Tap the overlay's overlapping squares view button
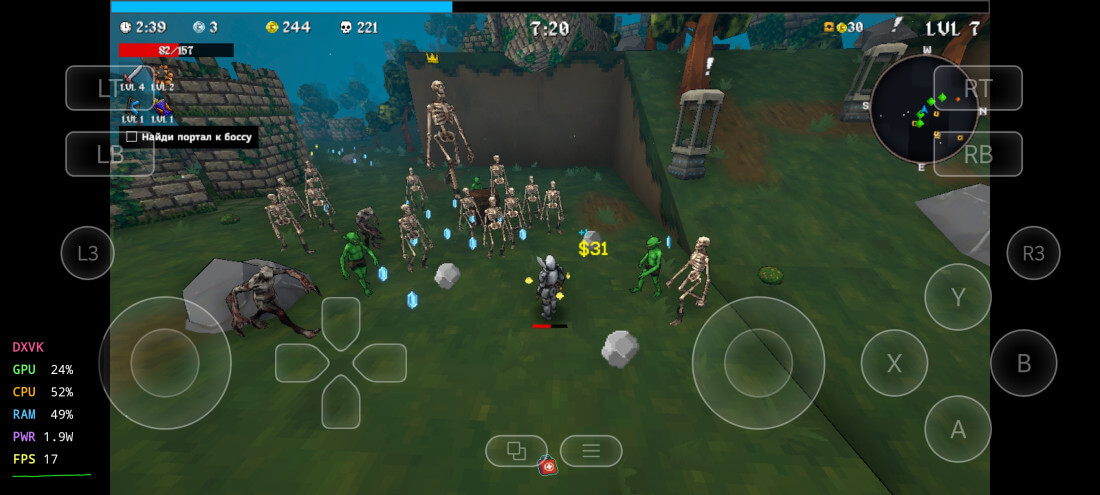The image size is (1100, 495). (516, 451)
